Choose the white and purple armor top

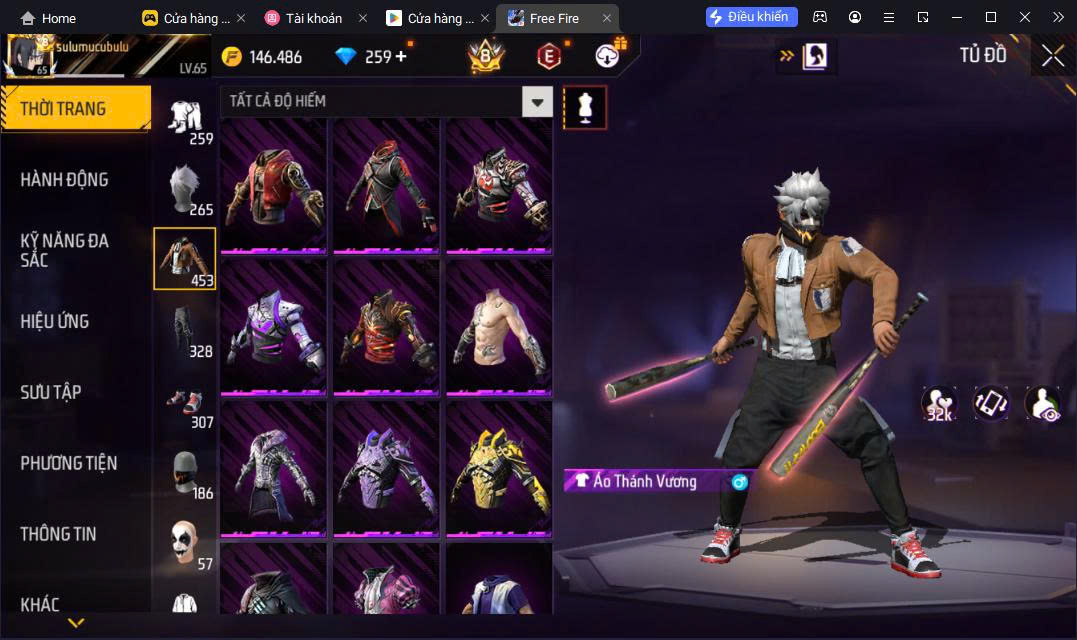[x=273, y=327]
